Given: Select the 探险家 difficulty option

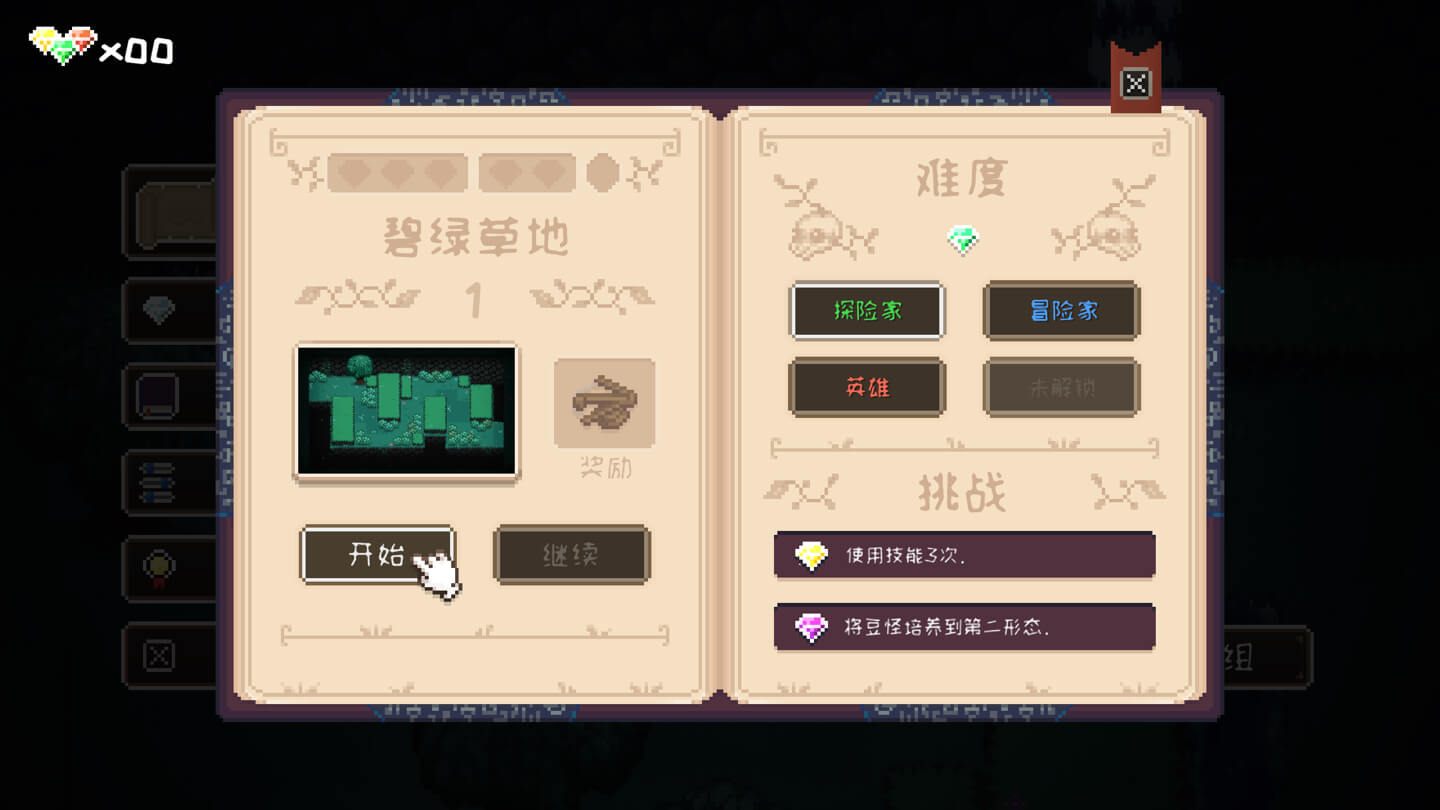Looking at the screenshot, I should point(867,311).
